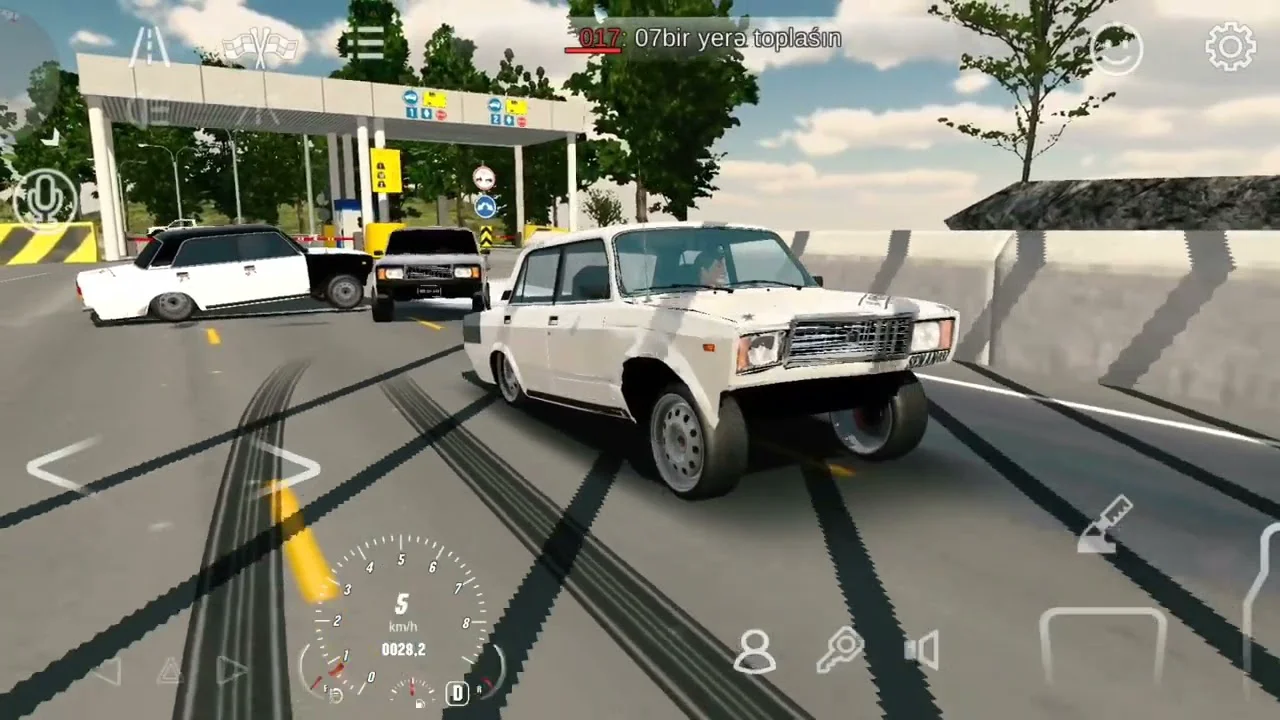
Task: Sound the car horn
Action: click(x=921, y=651)
